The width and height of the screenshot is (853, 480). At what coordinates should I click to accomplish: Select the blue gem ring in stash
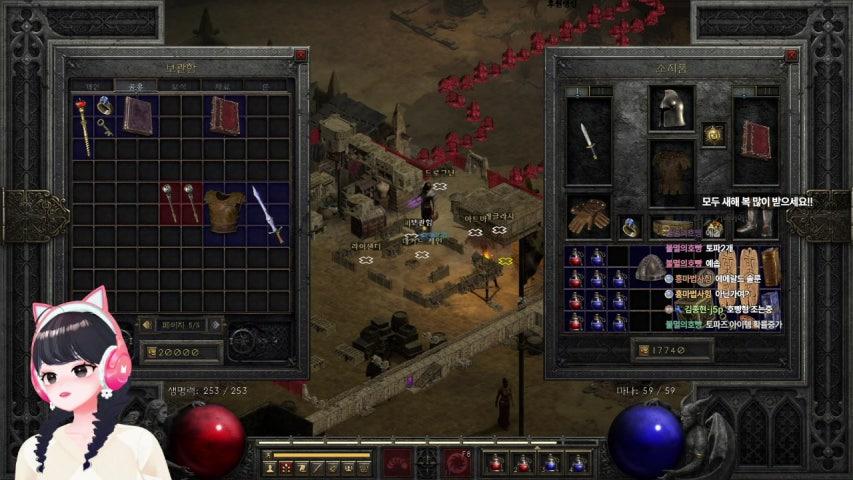click(x=104, y=104)
